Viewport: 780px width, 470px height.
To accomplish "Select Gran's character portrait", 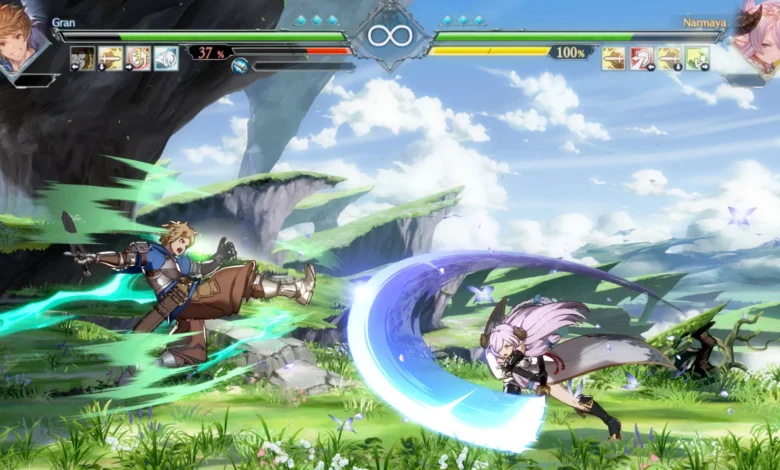I will click(x=20, y=40).
